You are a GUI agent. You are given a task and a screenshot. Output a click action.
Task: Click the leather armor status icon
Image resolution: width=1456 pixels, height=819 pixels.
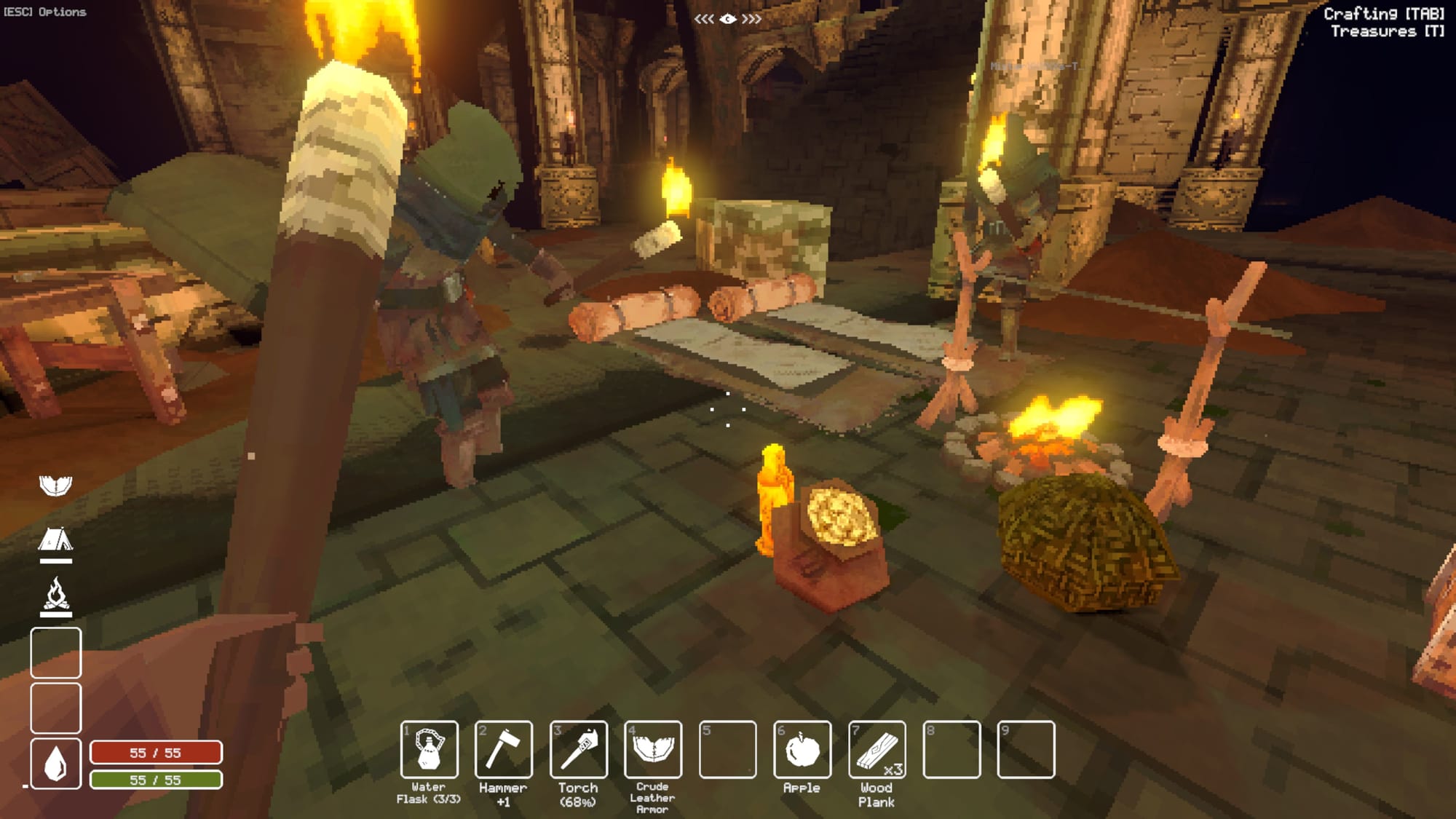[56, 486]
